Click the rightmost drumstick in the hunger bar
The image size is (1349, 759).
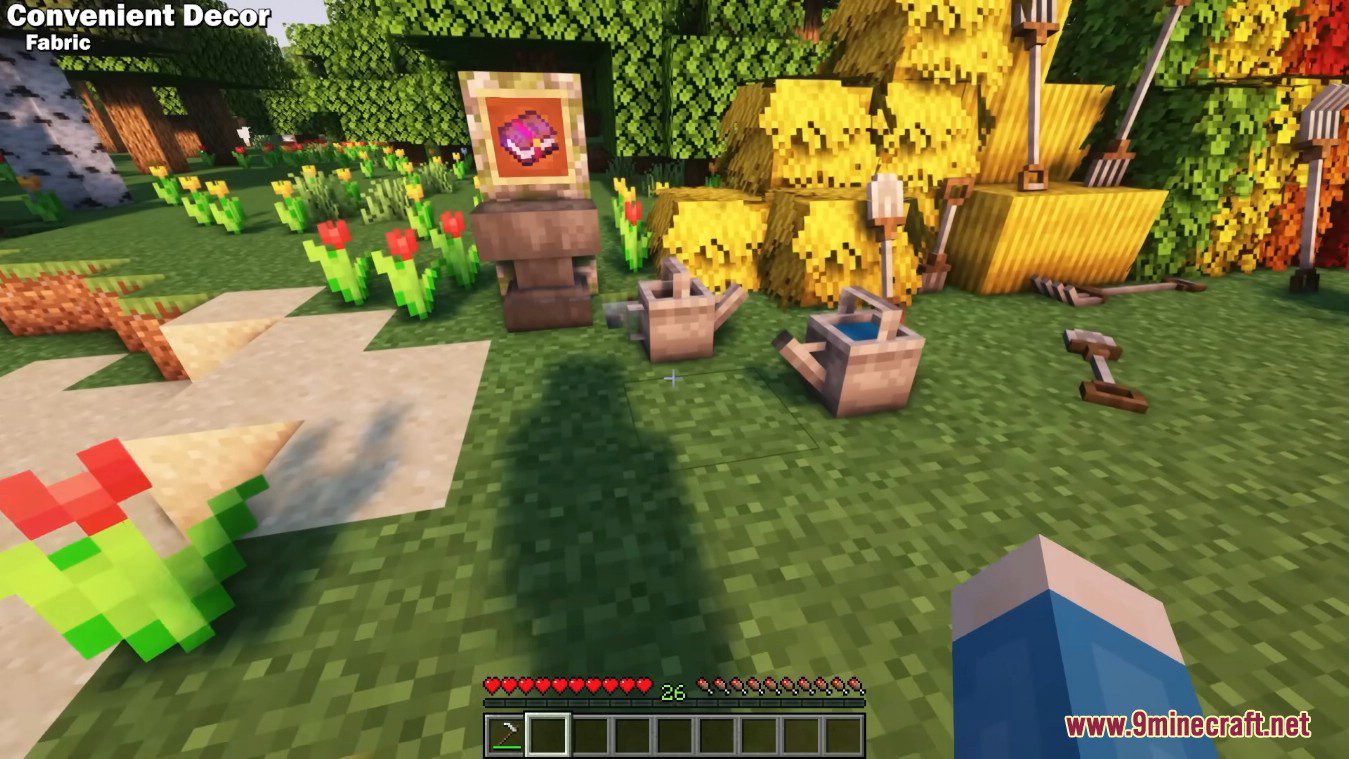click(856, 685)
